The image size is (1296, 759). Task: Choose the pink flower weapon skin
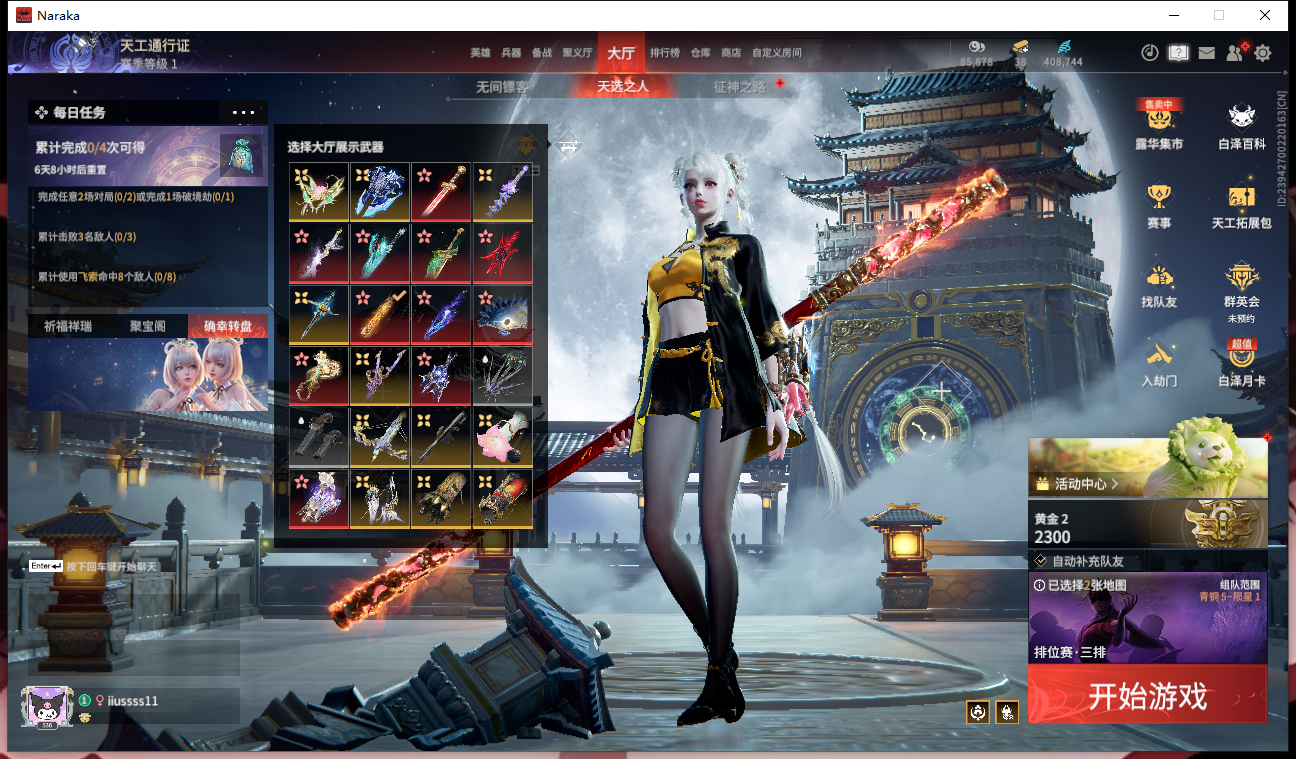pyautogui.click(x=503, y=438)
